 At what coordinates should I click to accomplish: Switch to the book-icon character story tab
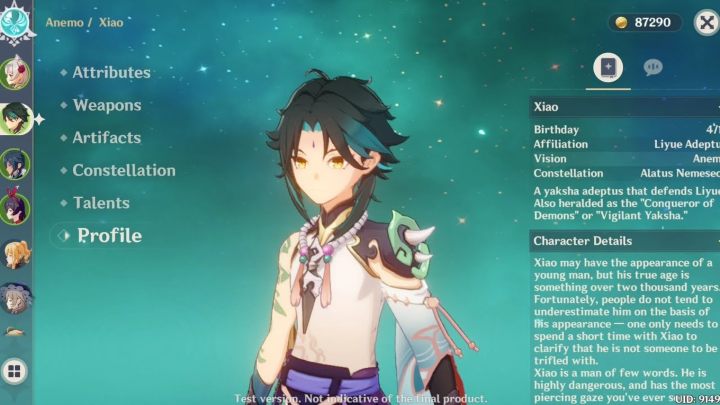pos(608,67)
